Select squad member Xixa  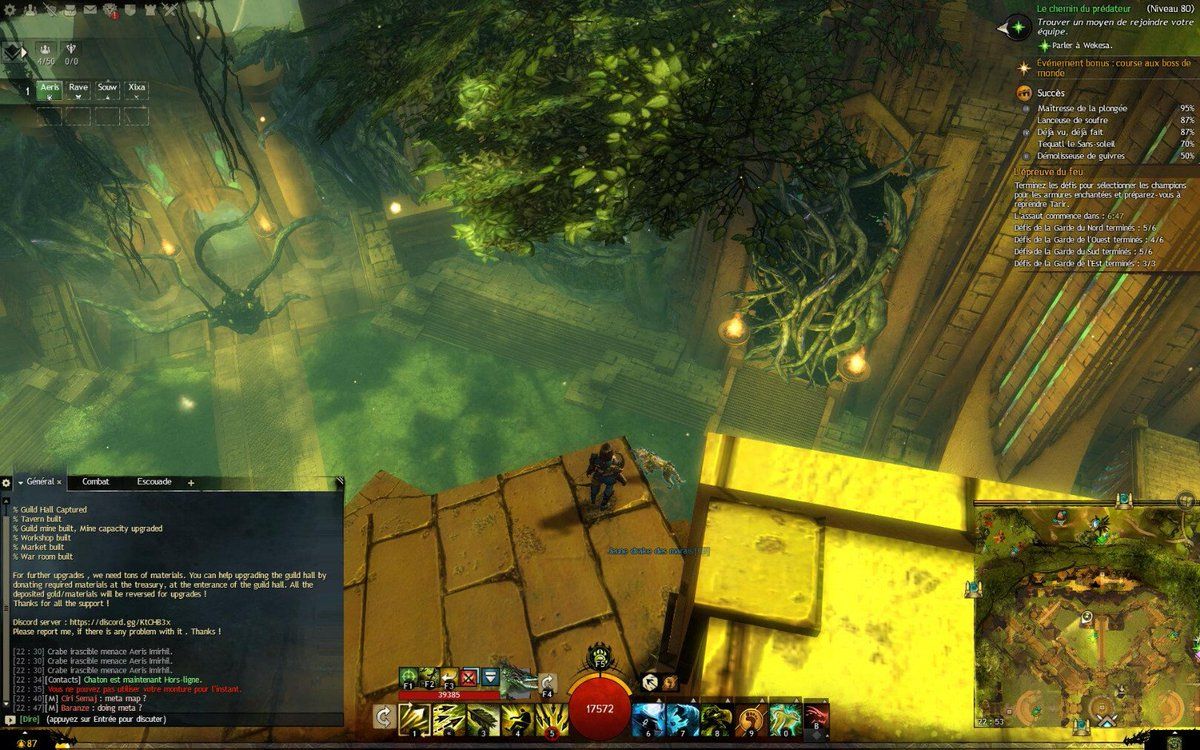coord(136,89)
